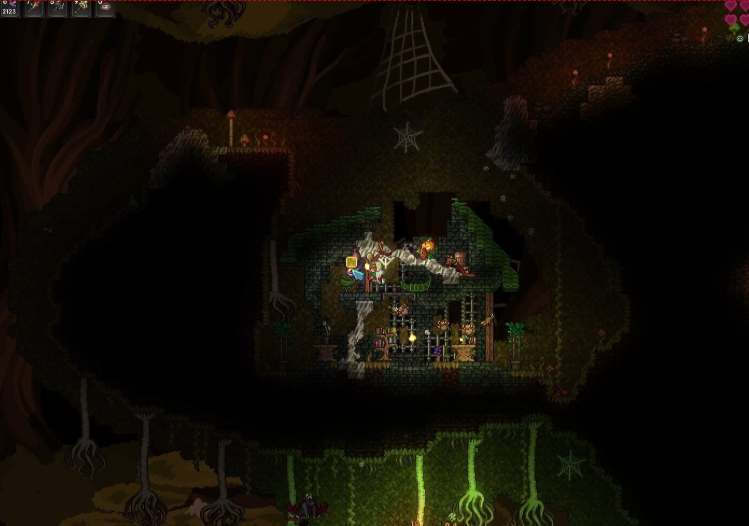Choose the red-tipped weapon hotbar slot

pyautogui.click(x=34, y=8)
